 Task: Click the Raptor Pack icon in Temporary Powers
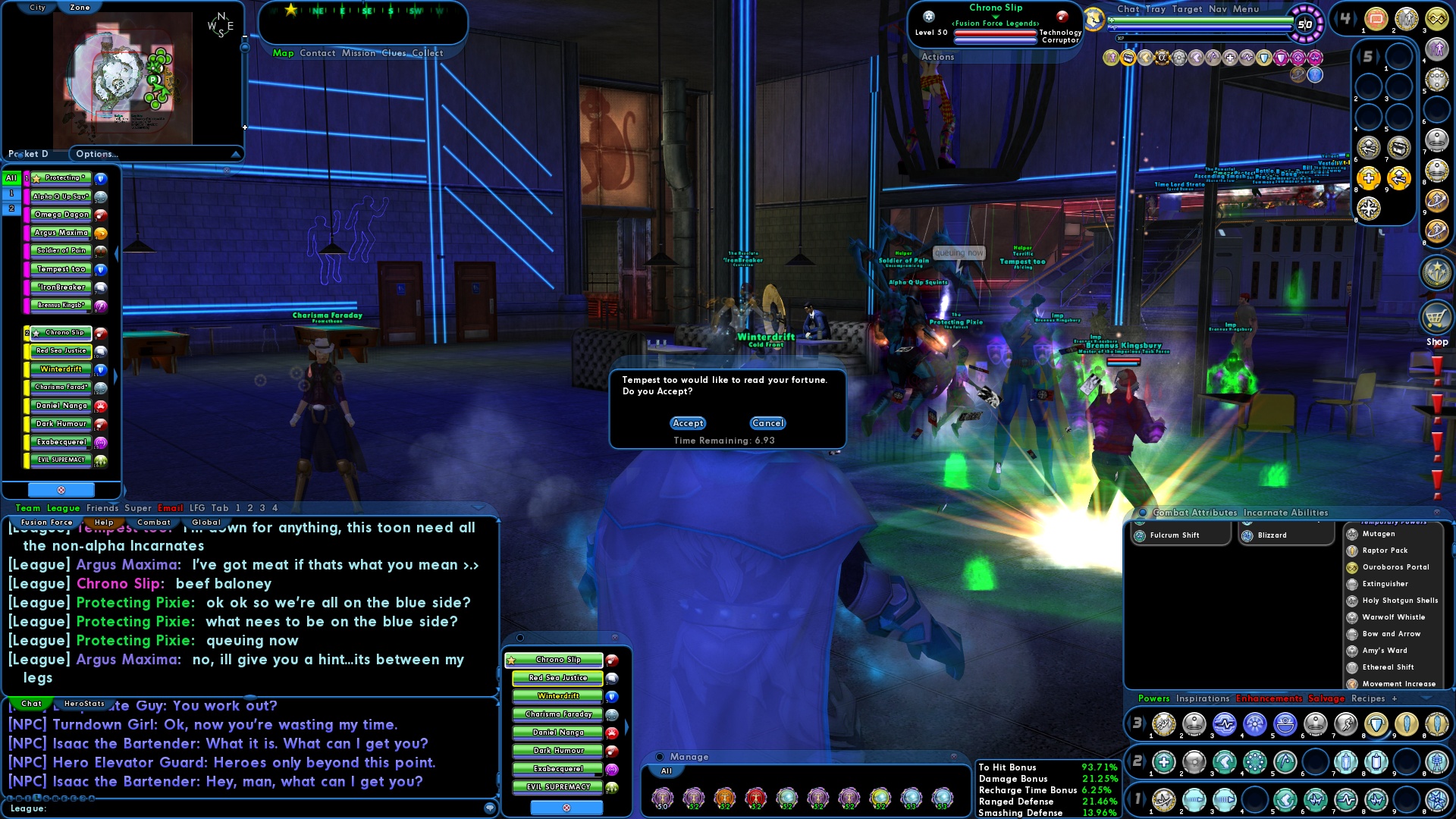click(x=1353, y=551)
